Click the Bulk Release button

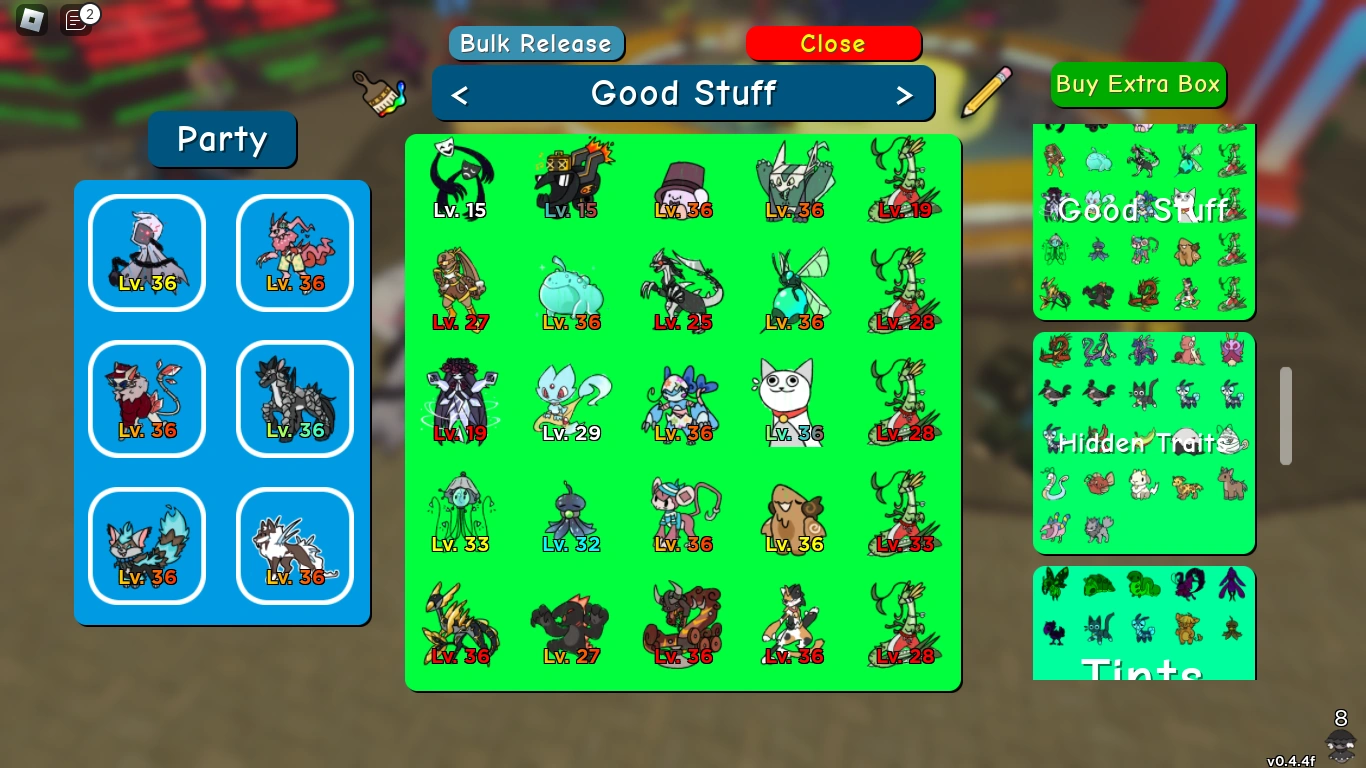(x=536, y=43)
